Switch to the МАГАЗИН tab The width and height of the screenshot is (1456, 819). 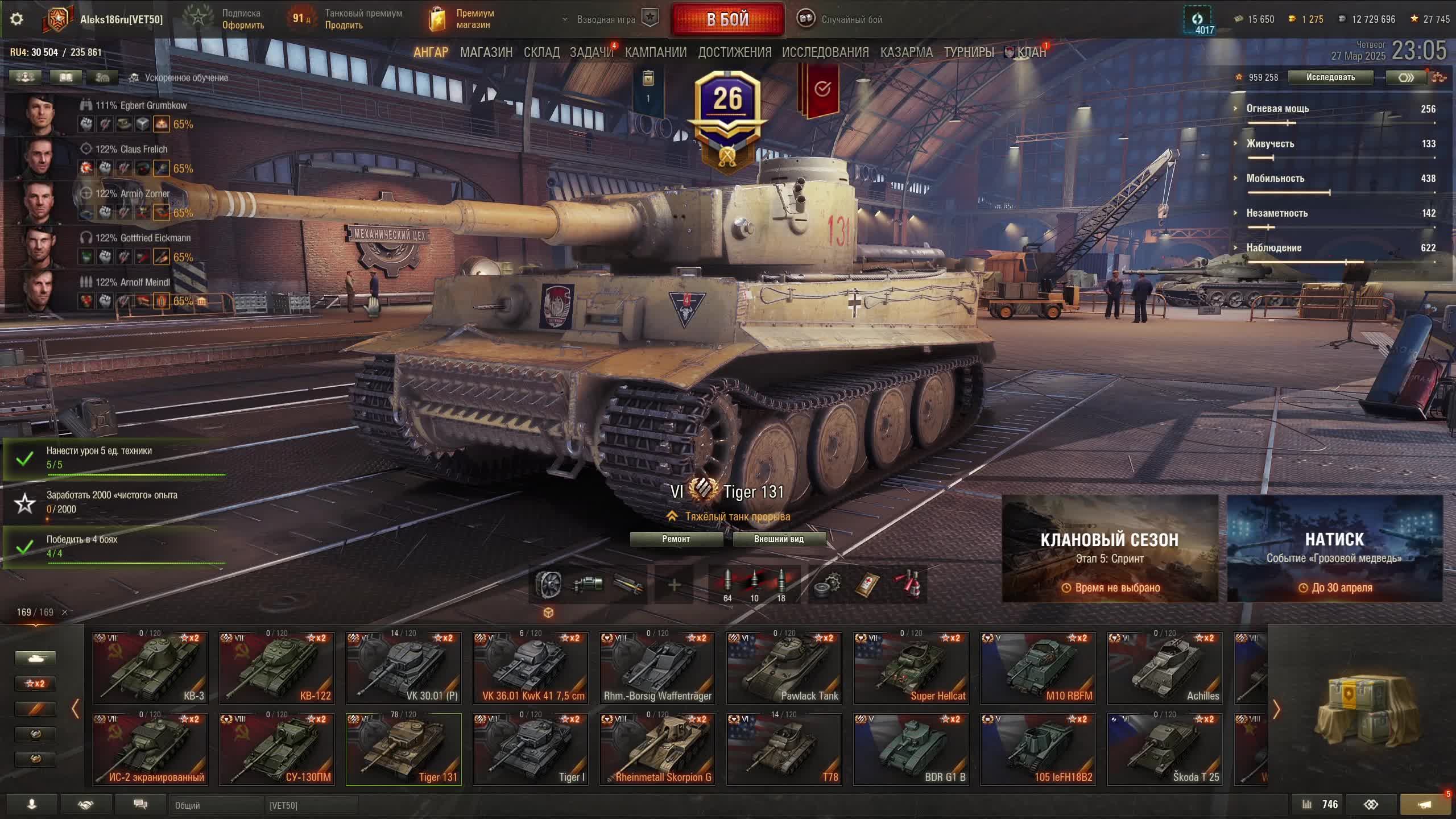[486, 52]
